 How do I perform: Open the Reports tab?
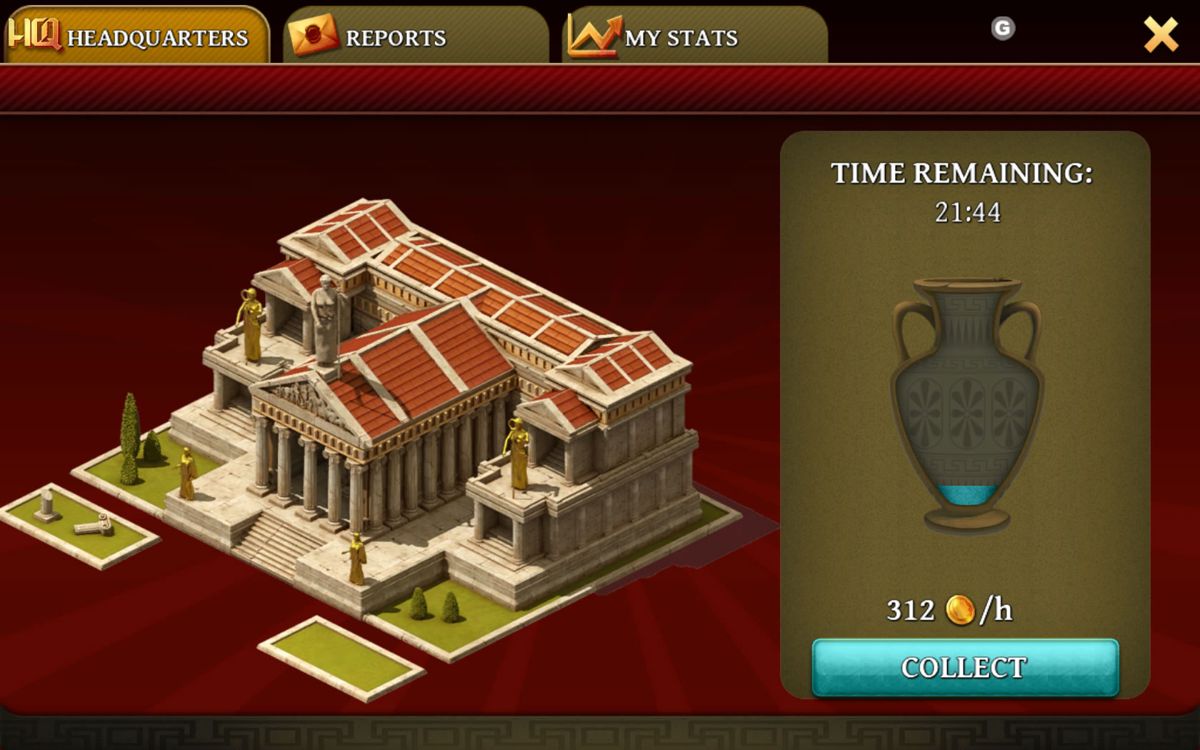414,37
